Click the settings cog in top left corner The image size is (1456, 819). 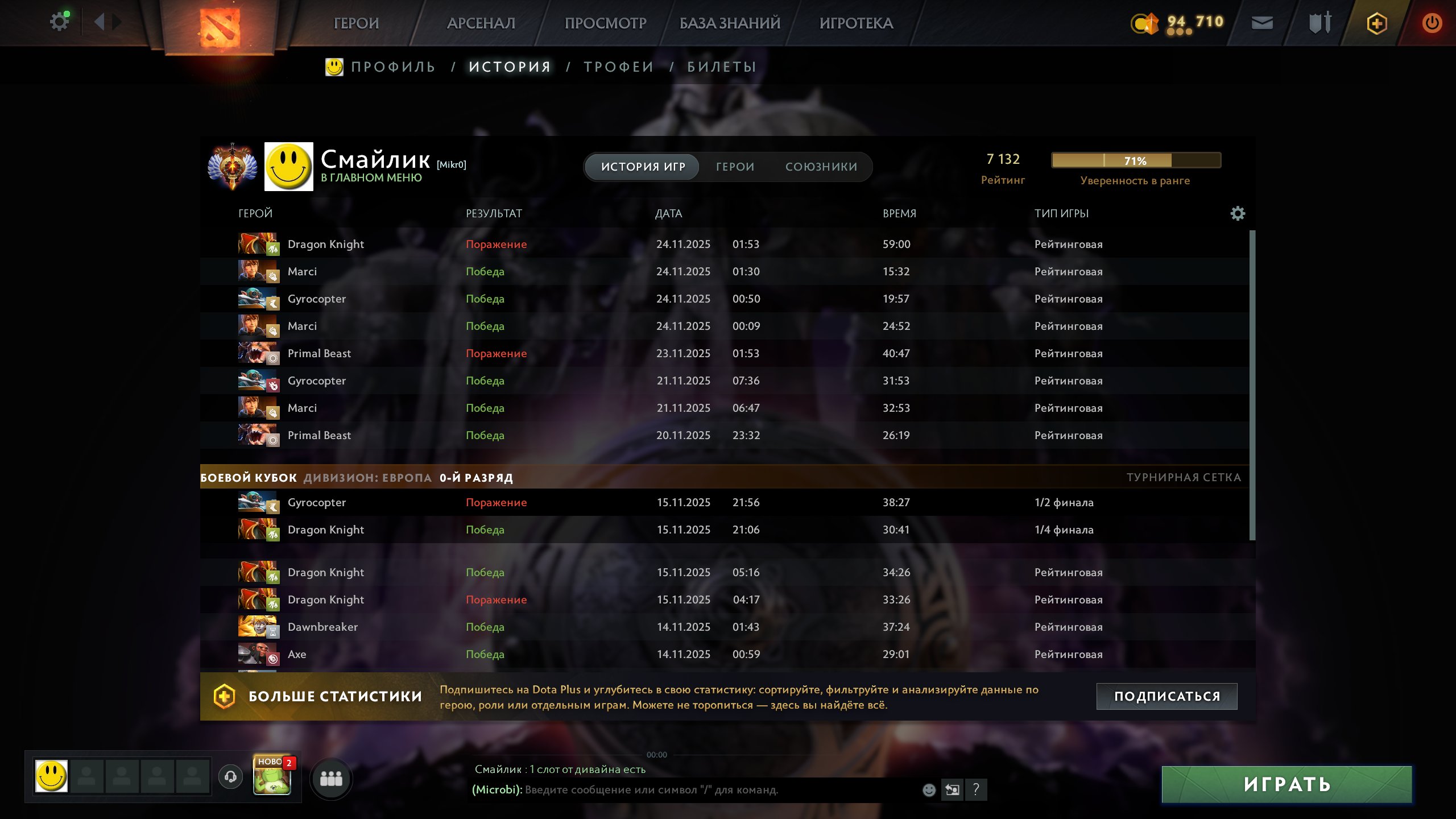click(x=59, y=20)
